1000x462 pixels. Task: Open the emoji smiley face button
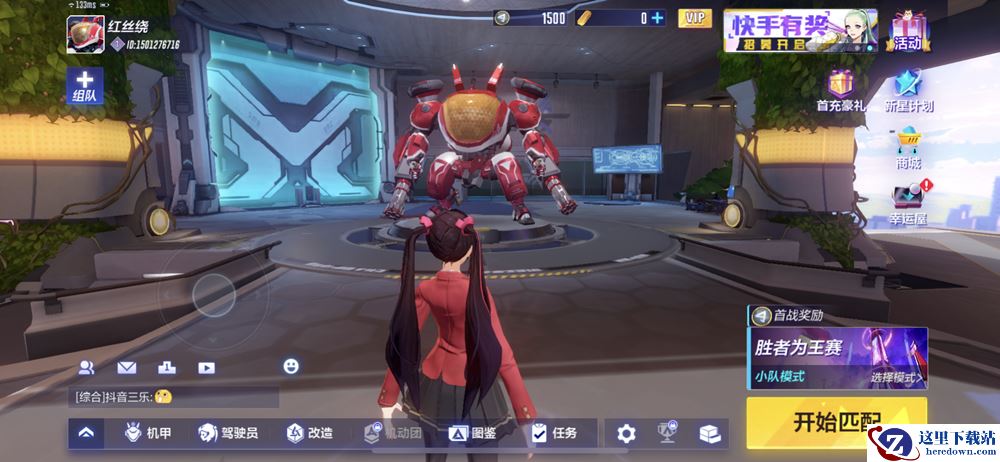291,366
